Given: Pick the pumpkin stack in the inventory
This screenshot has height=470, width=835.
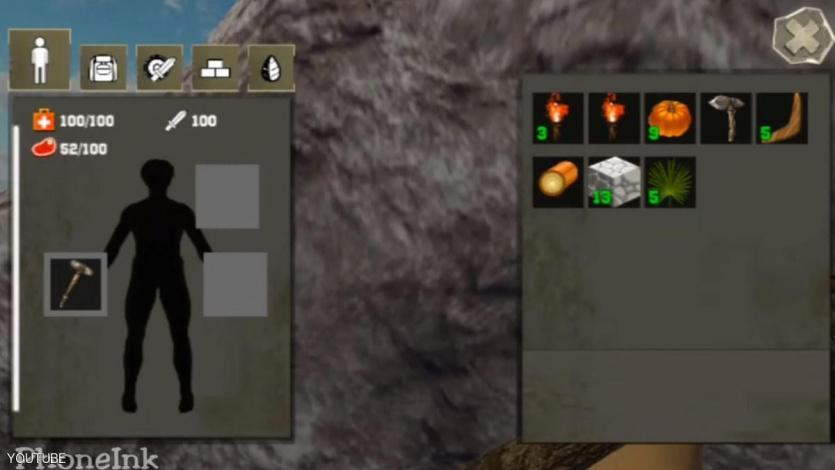Looking at the screenshot, I should click(x=669, y=118).
